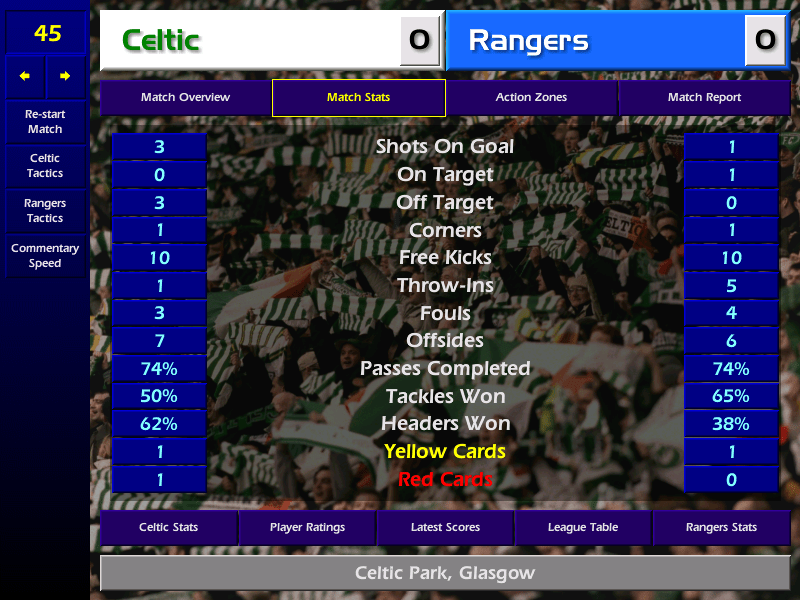Switch to the Action Zones tab

[531, 97]
